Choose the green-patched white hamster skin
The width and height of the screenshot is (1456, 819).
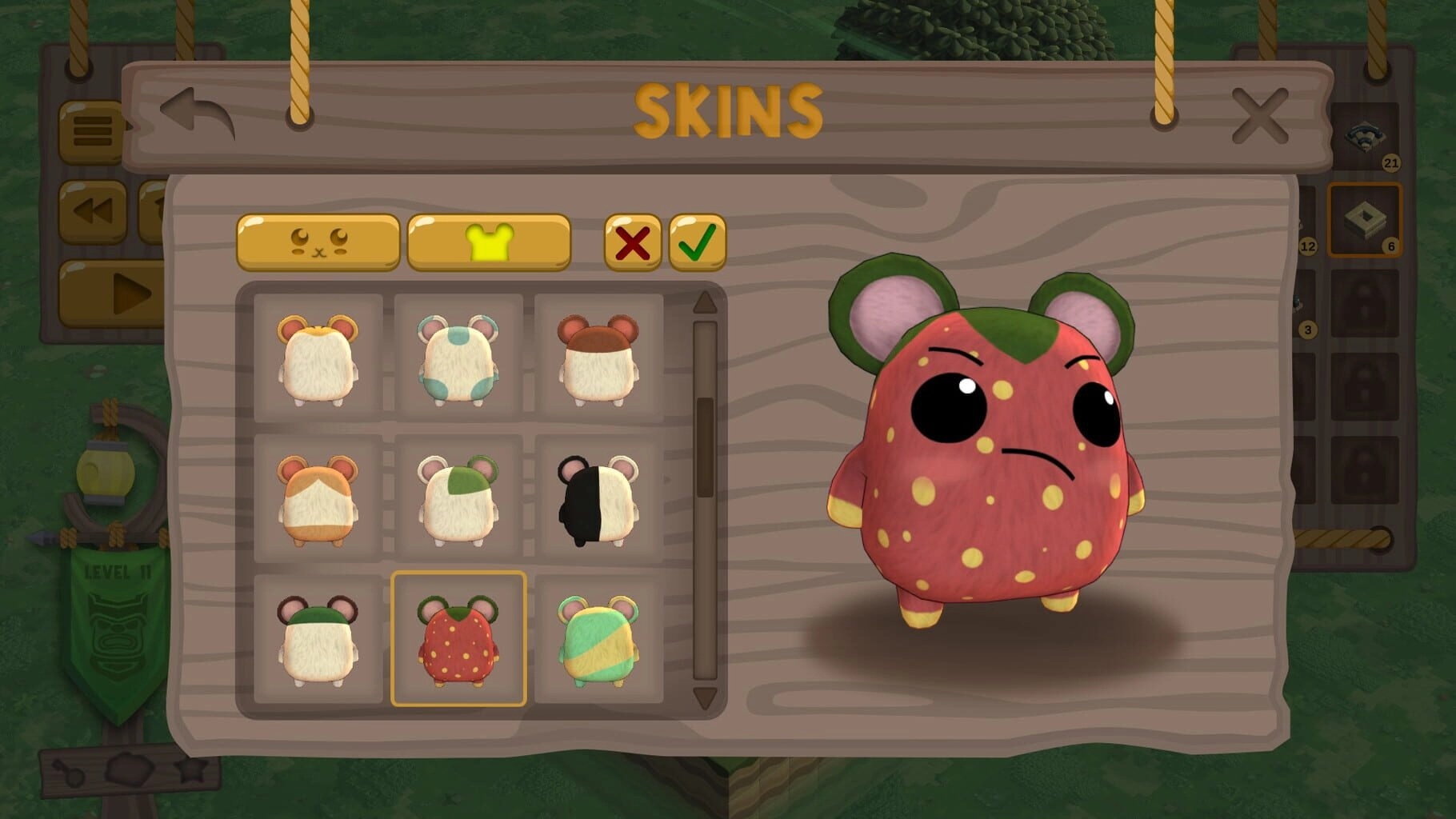point(458,498)
